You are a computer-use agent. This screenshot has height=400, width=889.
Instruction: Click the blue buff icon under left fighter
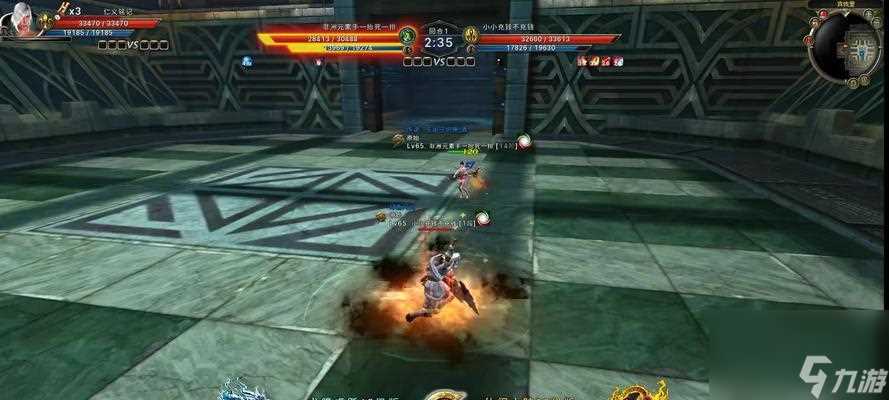click(246, 61)
